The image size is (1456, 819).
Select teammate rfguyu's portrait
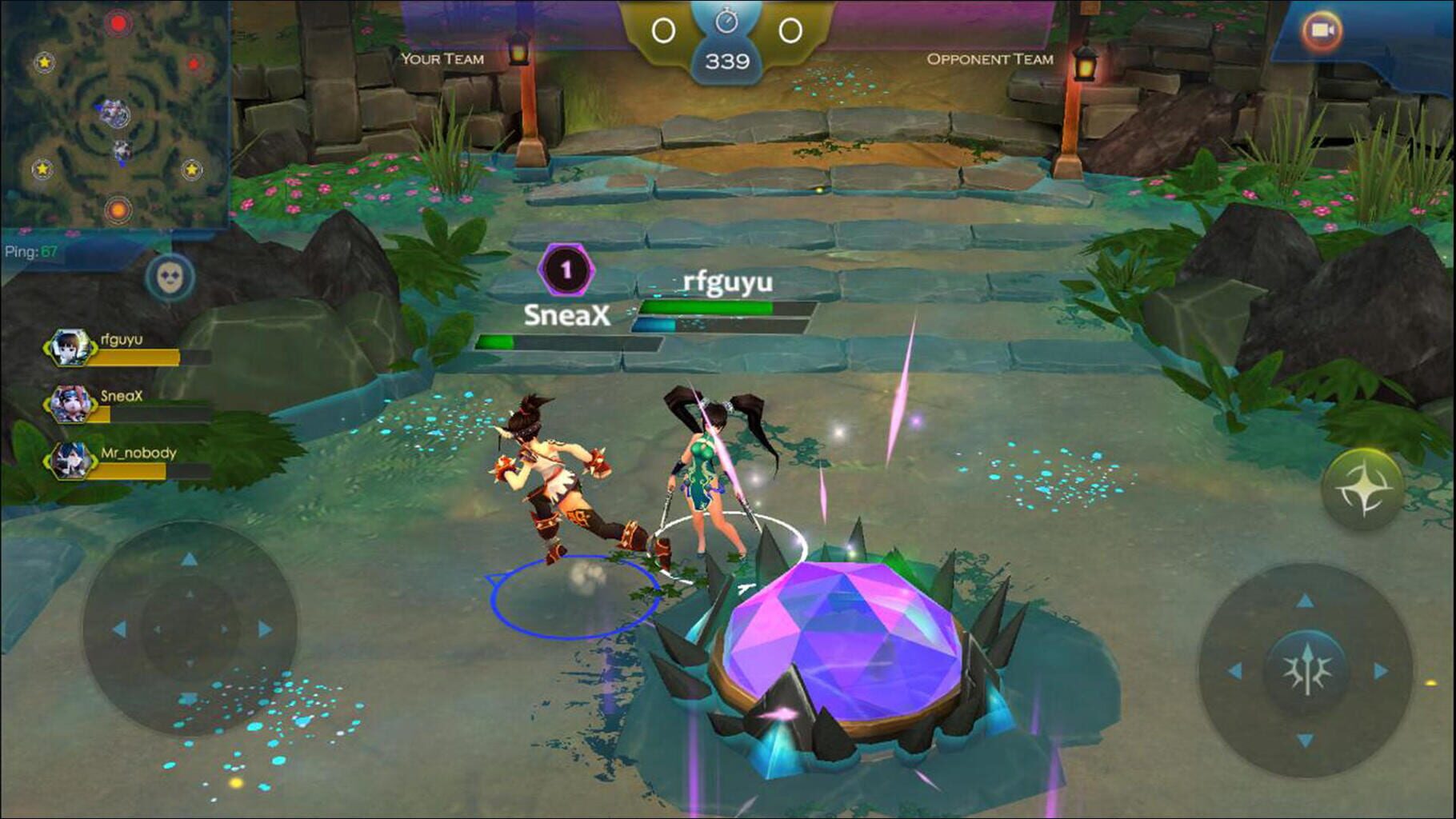(70, 348)
